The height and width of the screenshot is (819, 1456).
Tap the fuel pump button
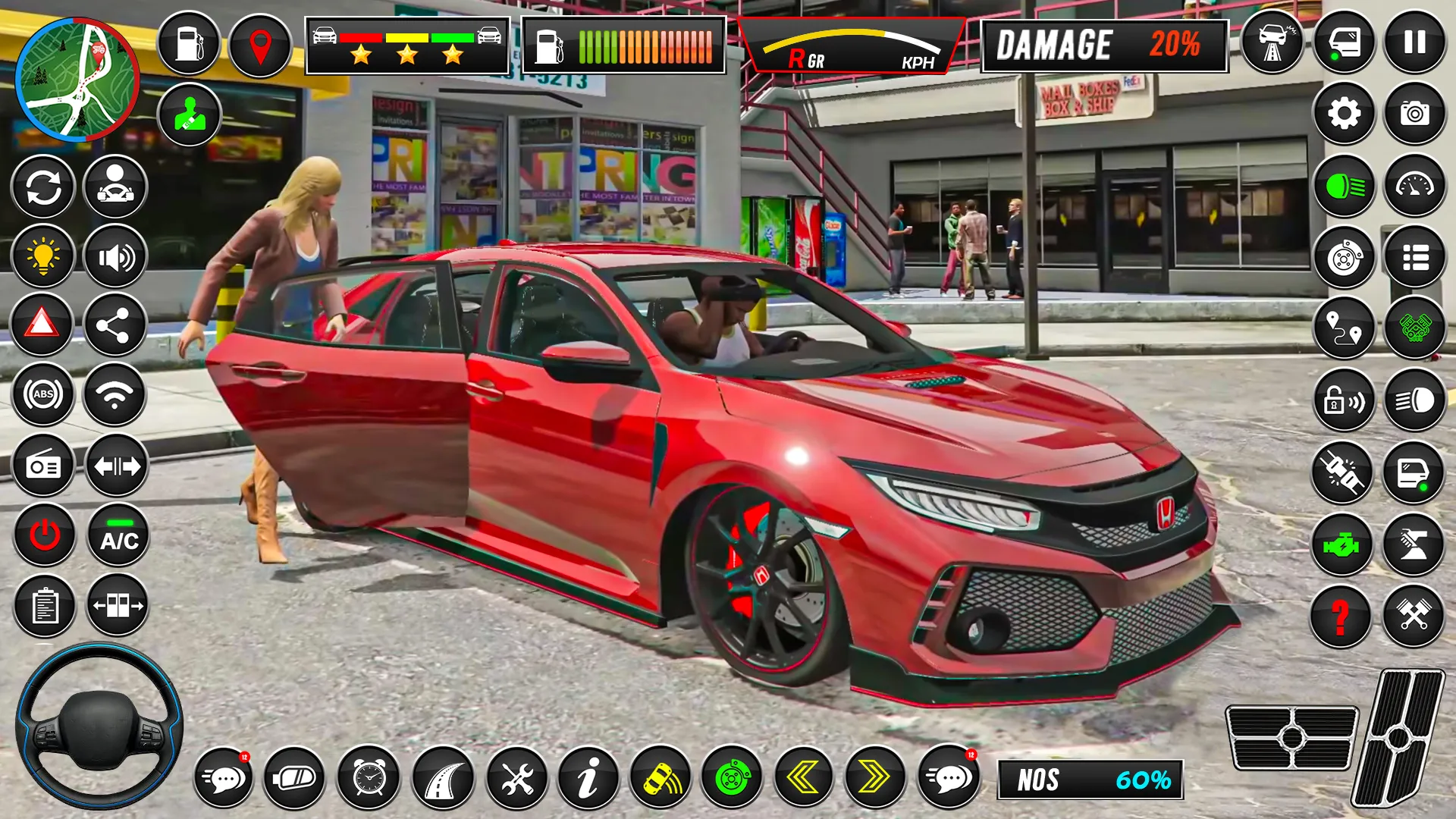tap(188, 44)
